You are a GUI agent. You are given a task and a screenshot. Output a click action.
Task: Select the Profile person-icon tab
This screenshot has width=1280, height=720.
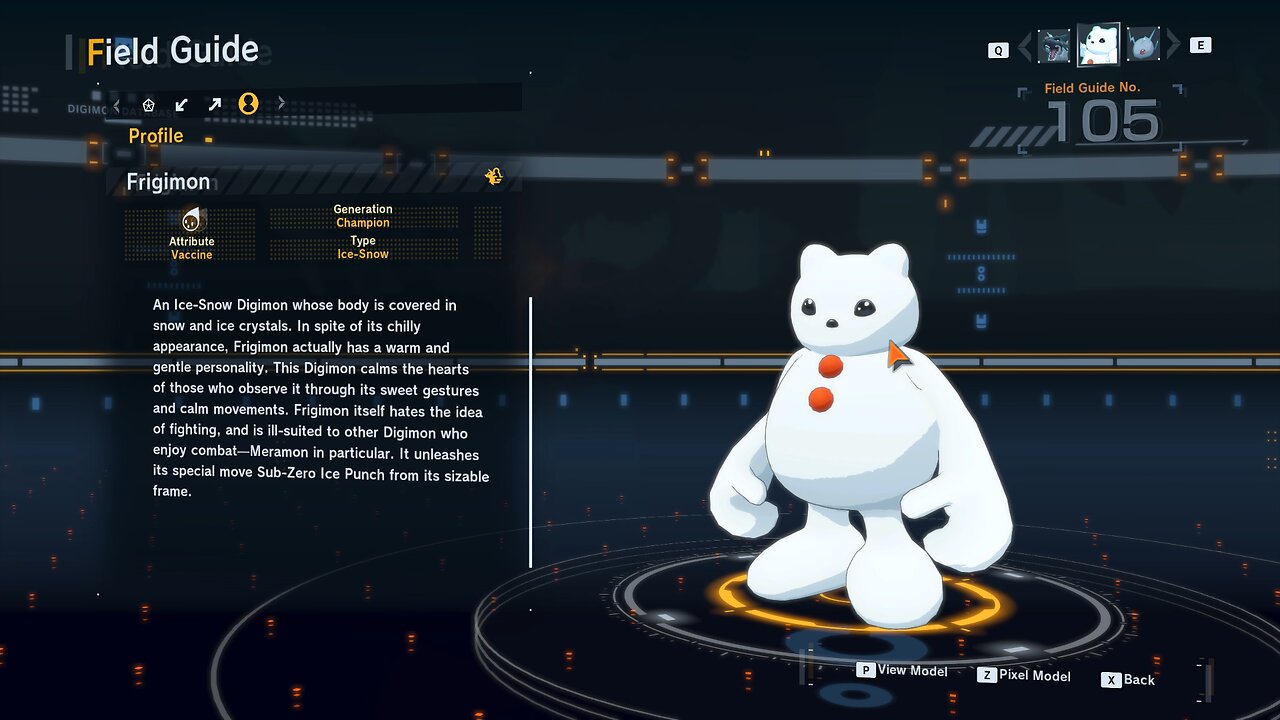click(x=248, y=103)
